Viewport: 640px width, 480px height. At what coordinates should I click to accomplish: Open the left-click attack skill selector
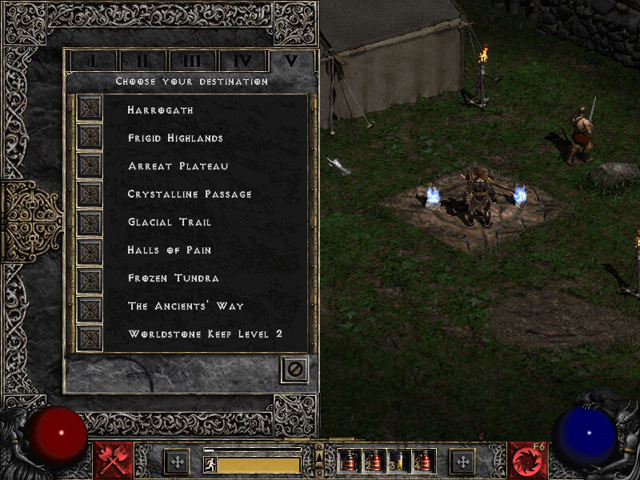[114, 461]
